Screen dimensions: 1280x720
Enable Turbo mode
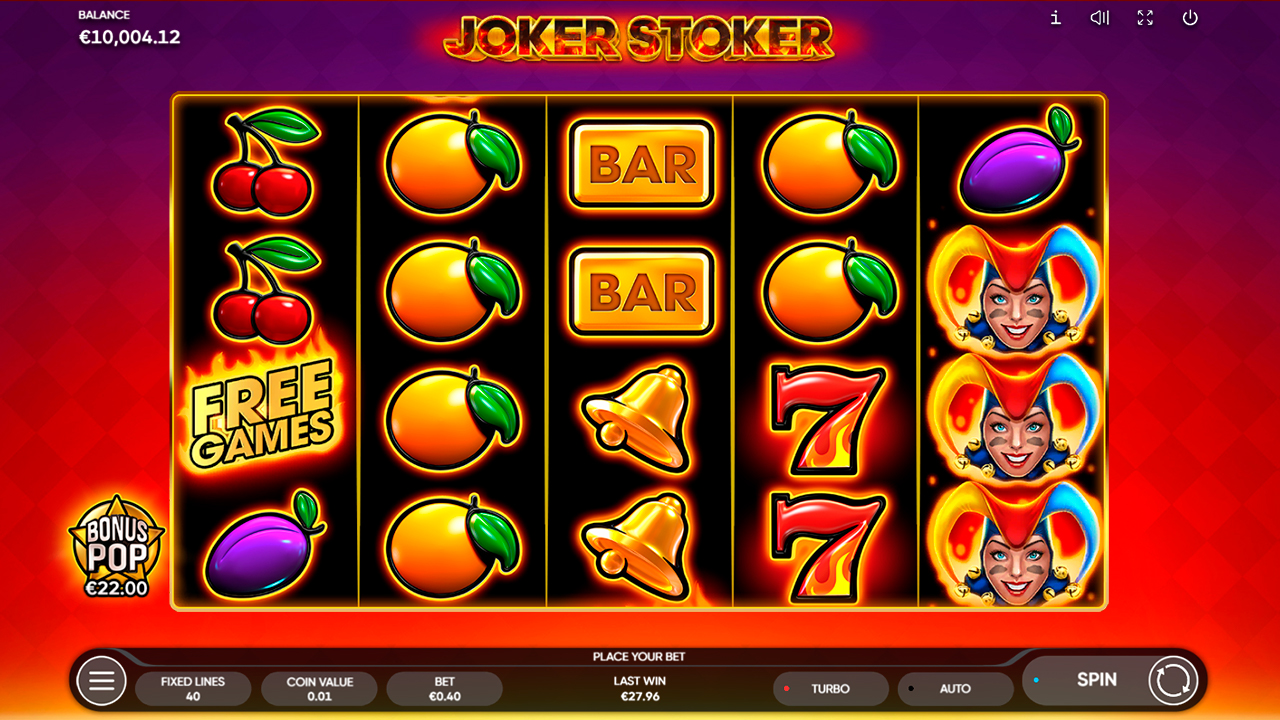point(830,688)
